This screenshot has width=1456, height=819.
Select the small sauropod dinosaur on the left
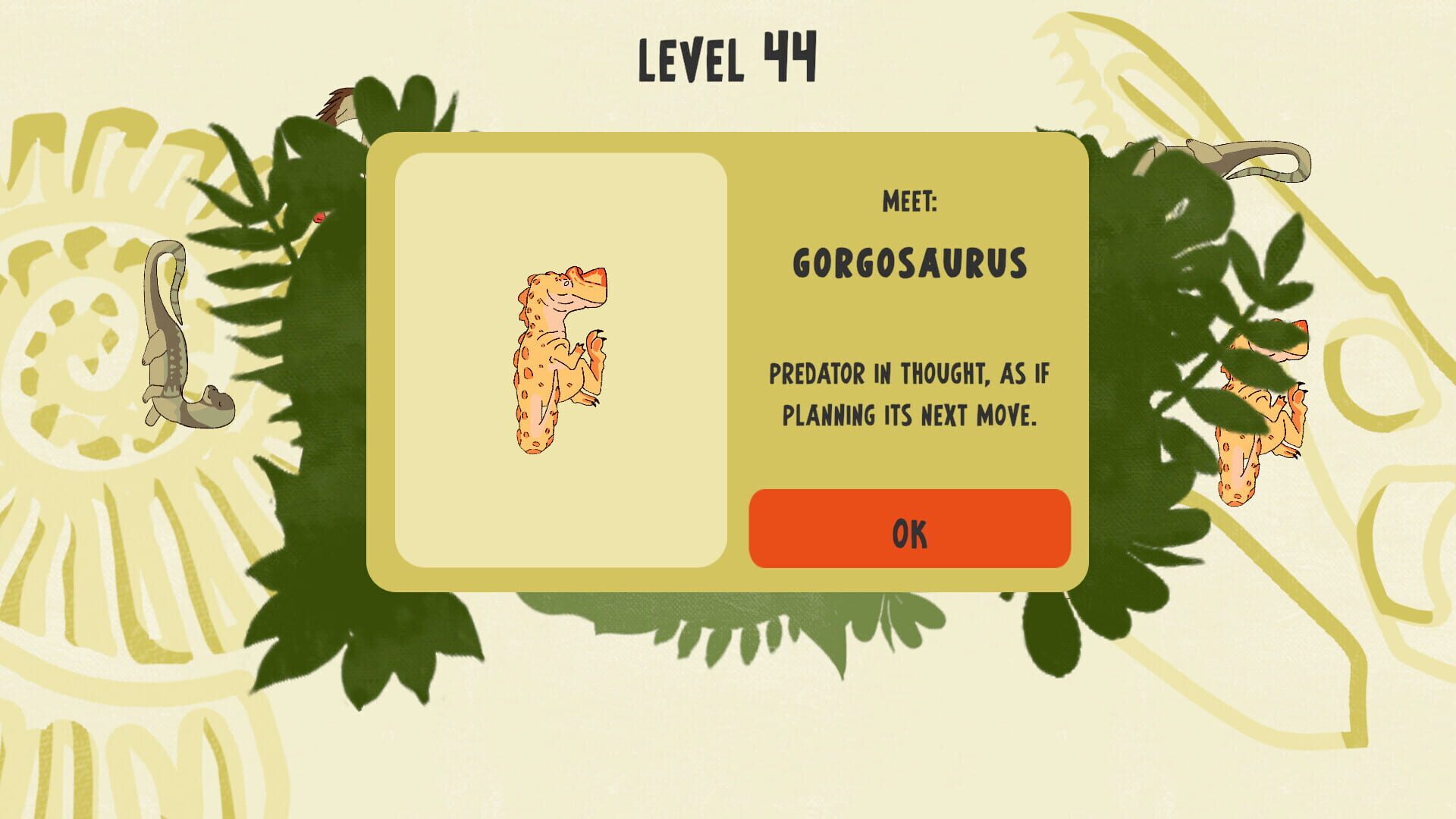(182, 334)
